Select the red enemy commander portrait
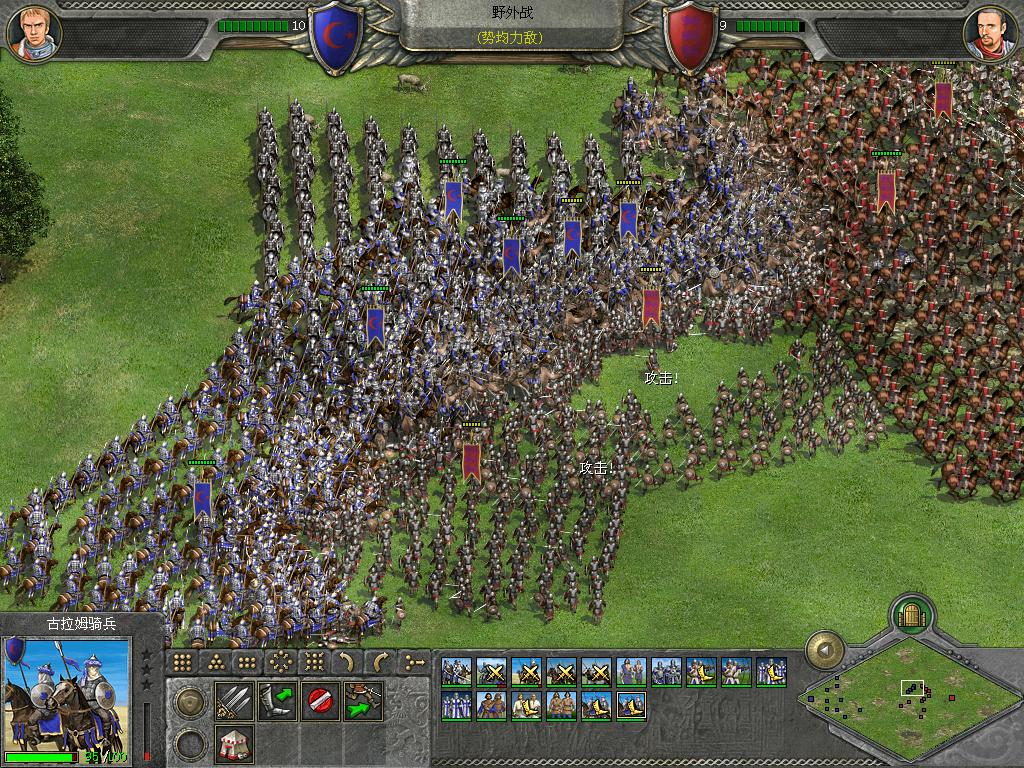The height and width of the screenshot is (768, 1024). tap(989, 32)
